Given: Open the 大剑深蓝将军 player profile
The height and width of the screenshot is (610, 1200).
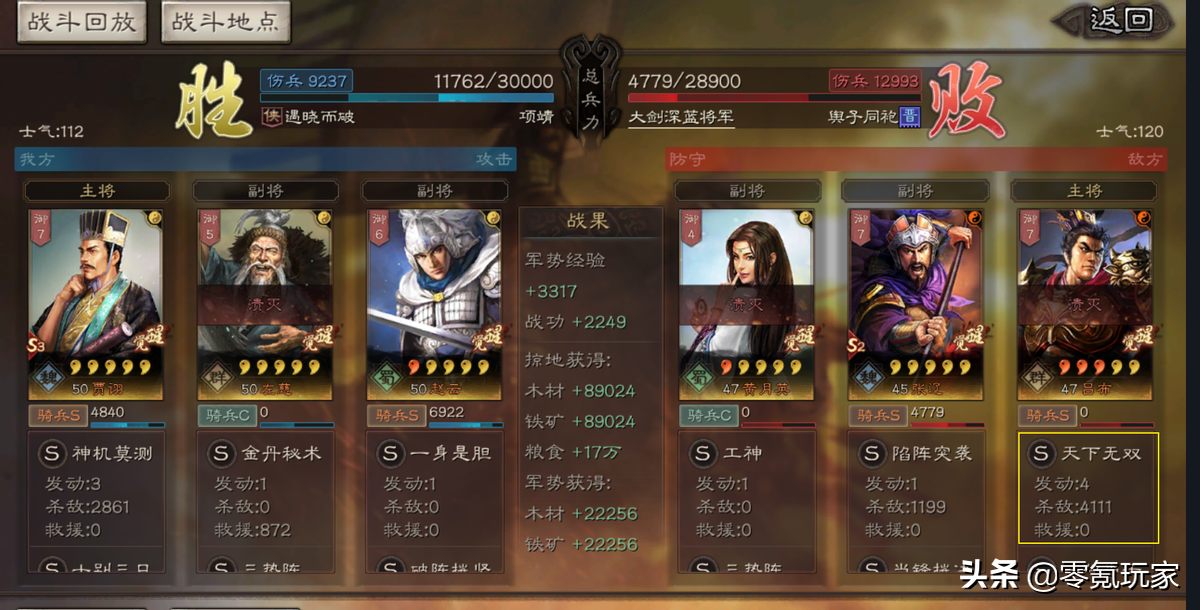Looking at the screenshot, I should coord(681,117).
